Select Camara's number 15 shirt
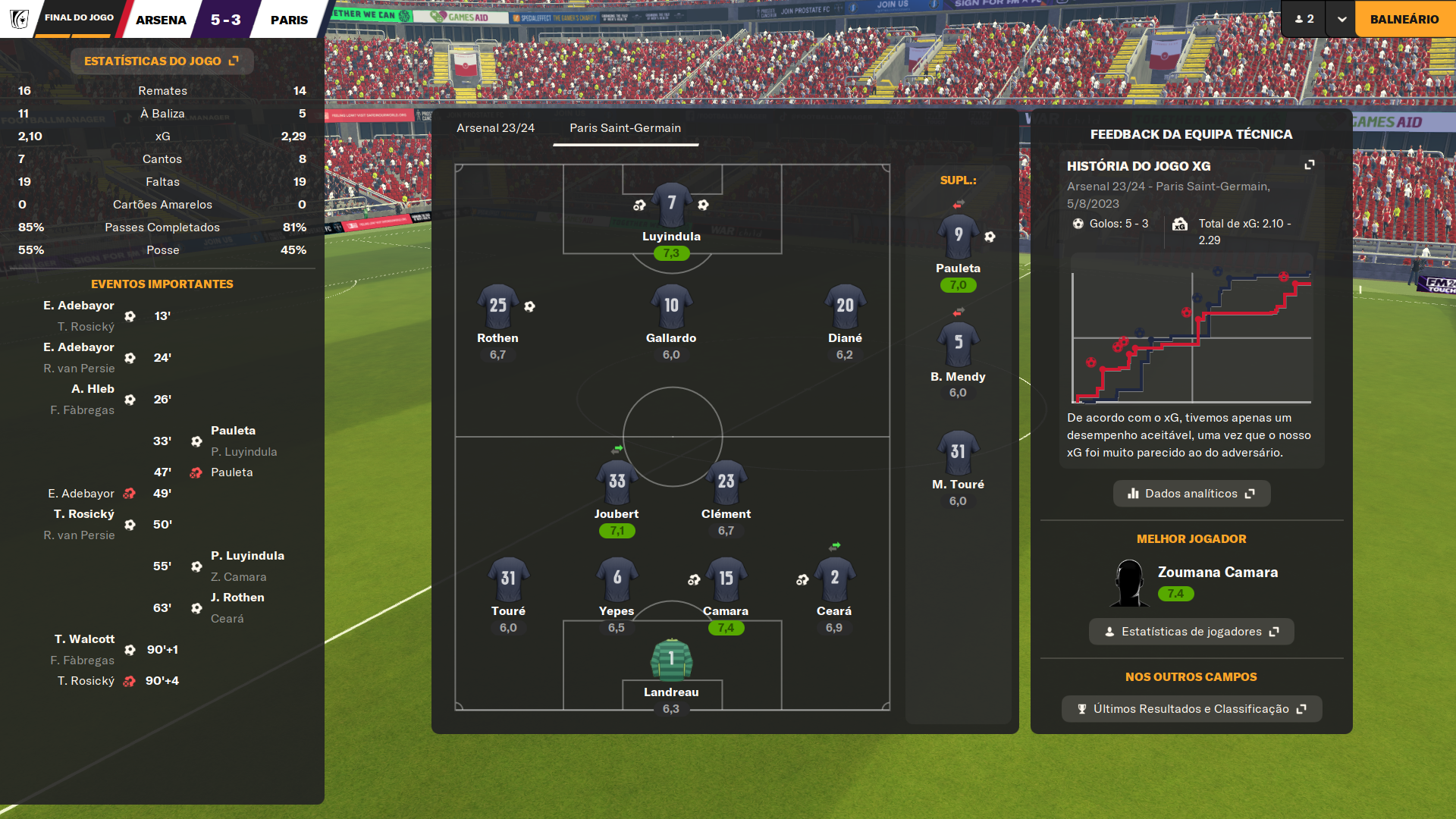 pos(726,579)
